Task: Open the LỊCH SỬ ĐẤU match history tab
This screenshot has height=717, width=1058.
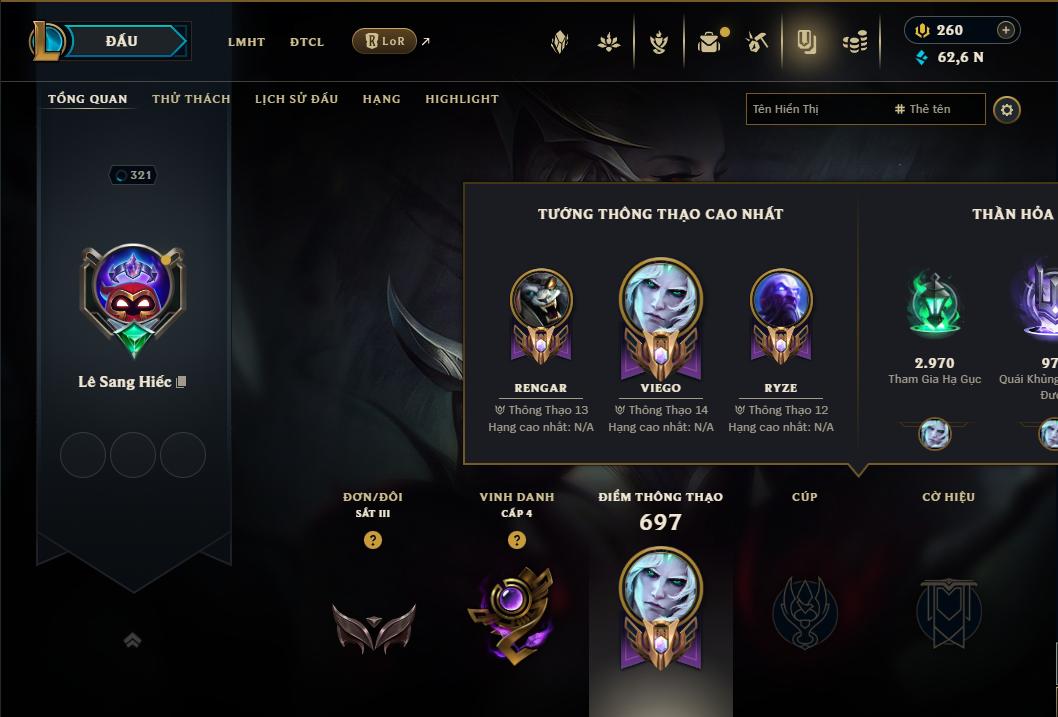Action: [x=296, y=99]
